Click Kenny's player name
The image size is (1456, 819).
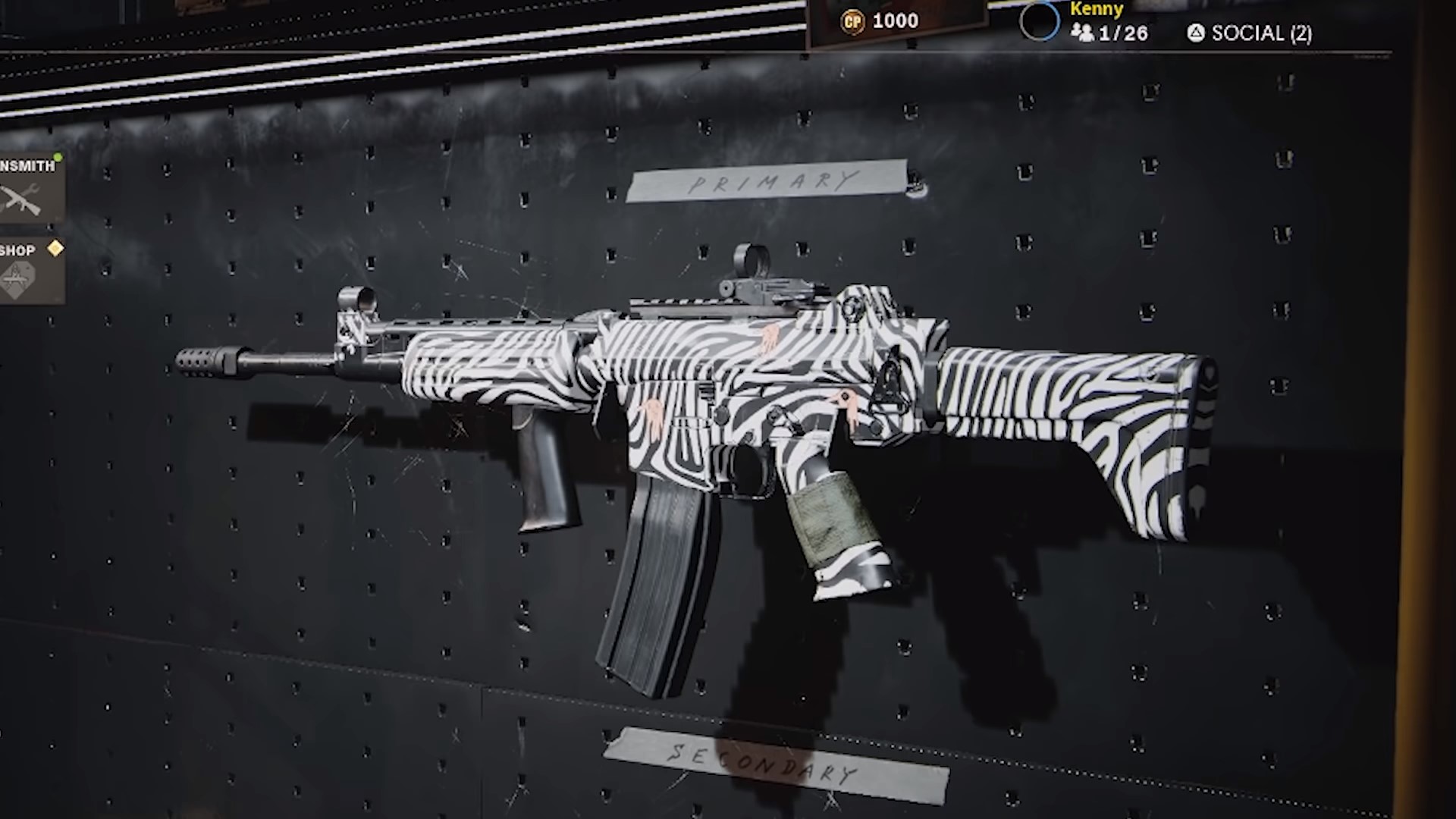coord(1096,10)
